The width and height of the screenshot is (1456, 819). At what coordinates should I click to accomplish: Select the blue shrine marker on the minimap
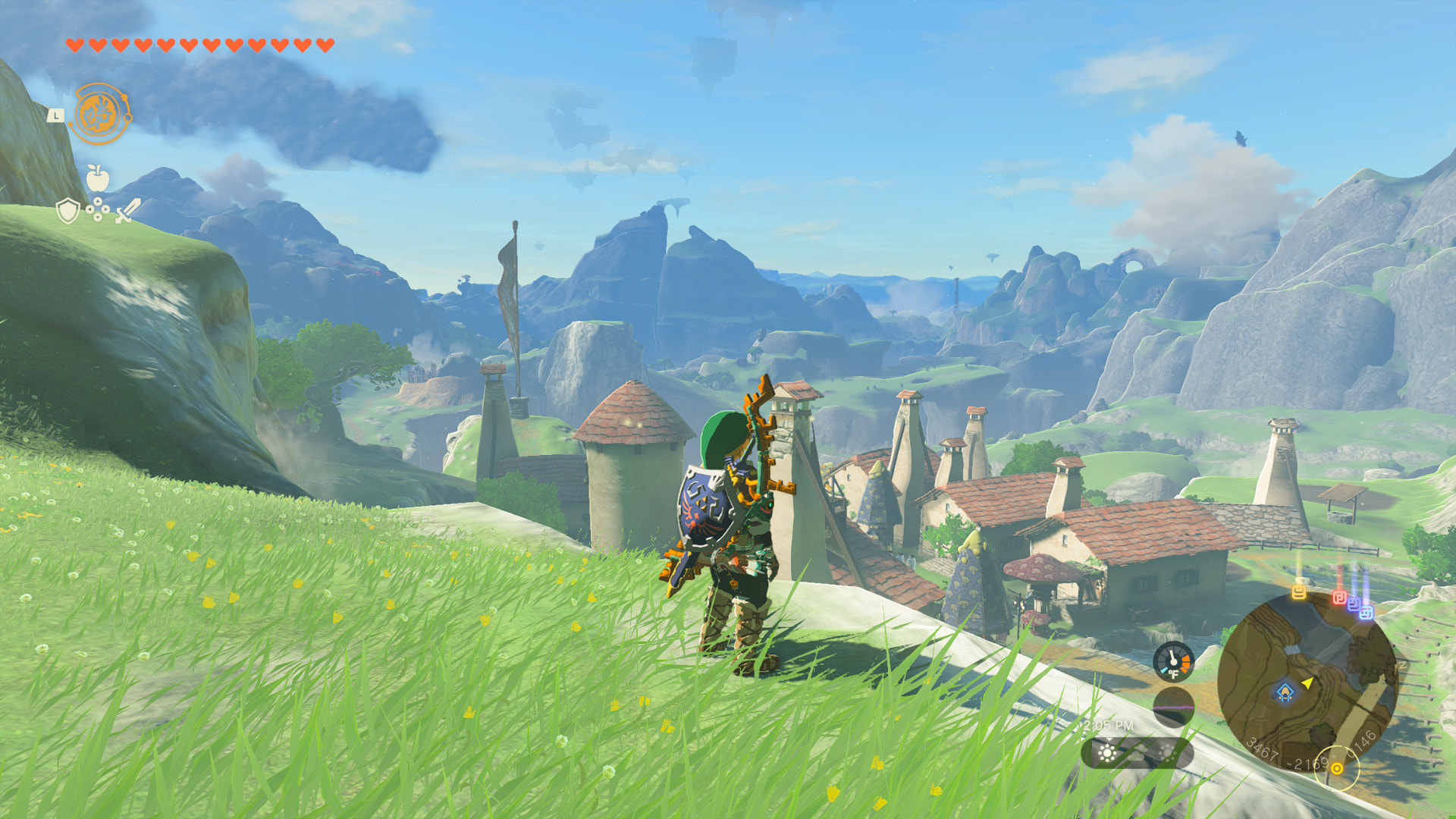(1285, 692)
